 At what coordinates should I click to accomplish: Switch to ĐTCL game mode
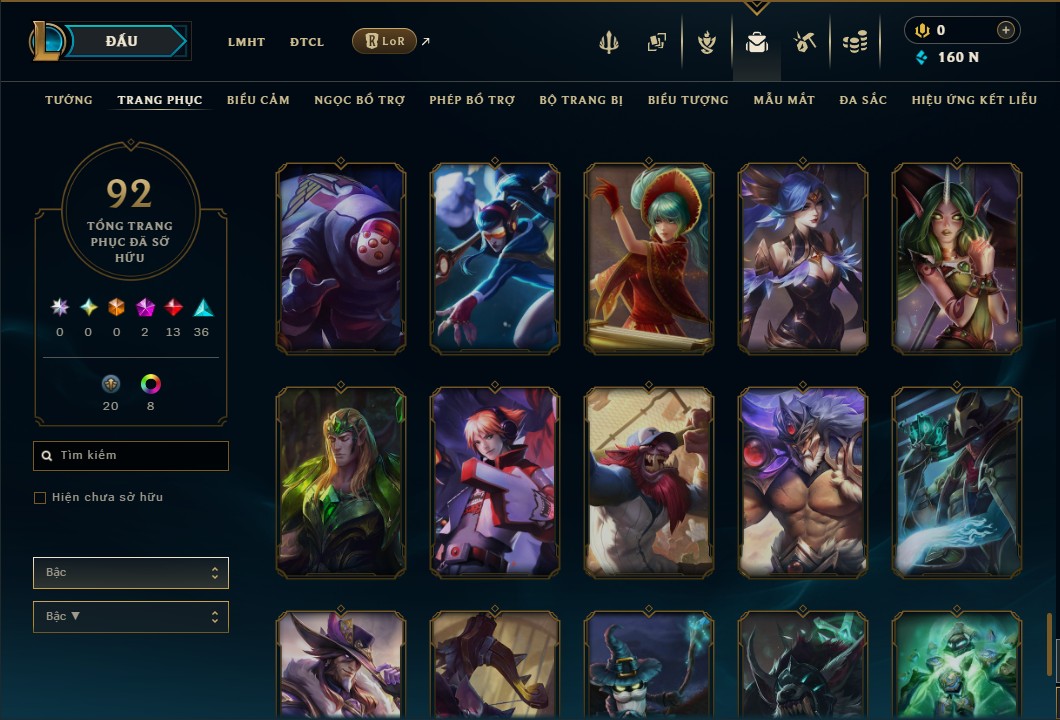pyautogui.click(x=307, y=42)
